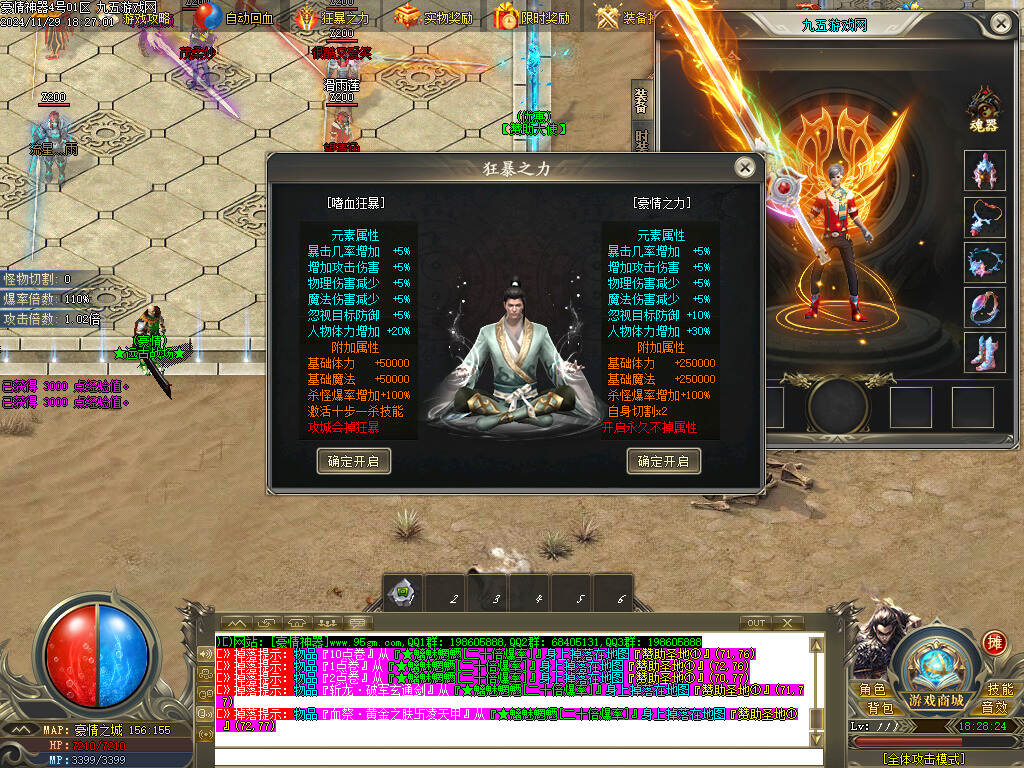Select the necklace equipment slot

985,217
